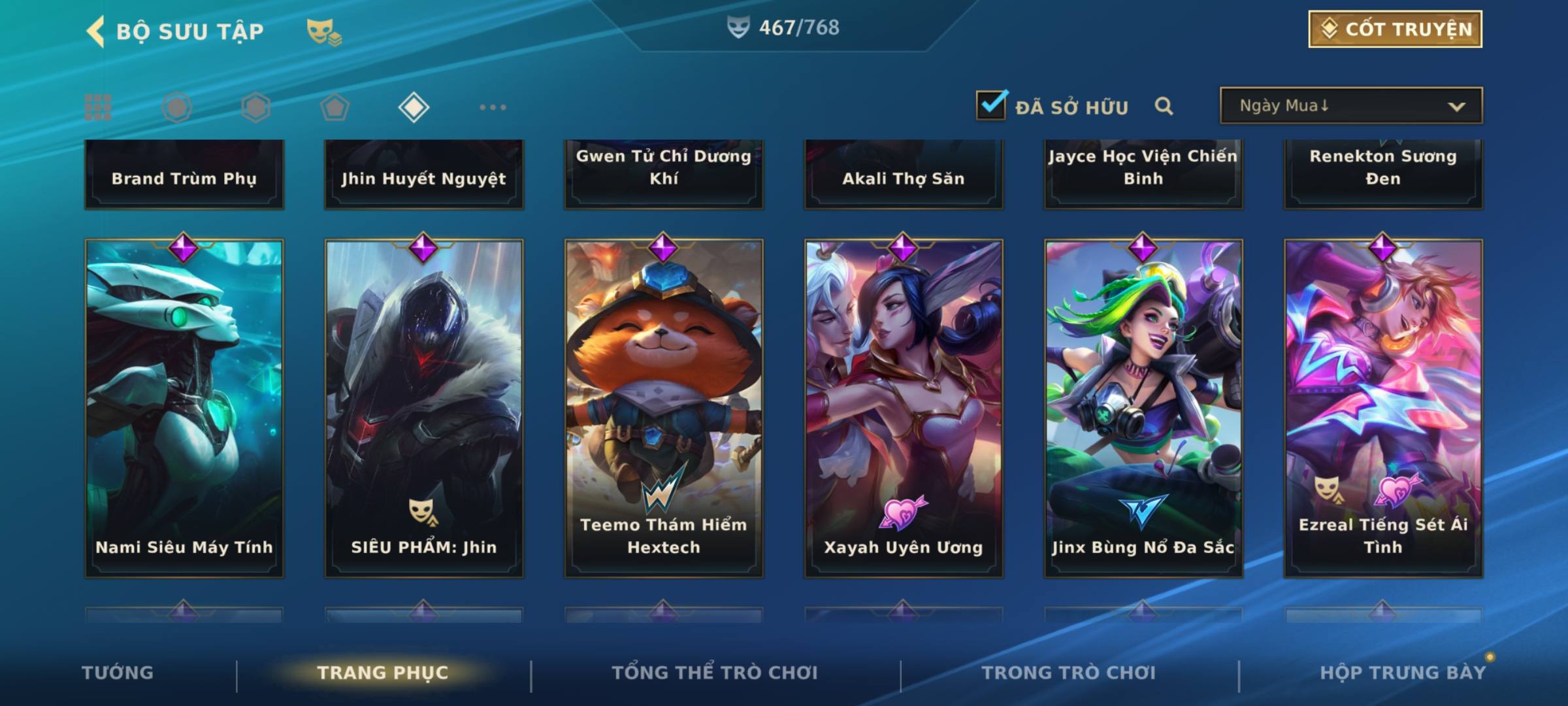Switch to Tổng Thể Trò Chơi tab
Screen dimensions: 1568x706
tap(715, 673)
